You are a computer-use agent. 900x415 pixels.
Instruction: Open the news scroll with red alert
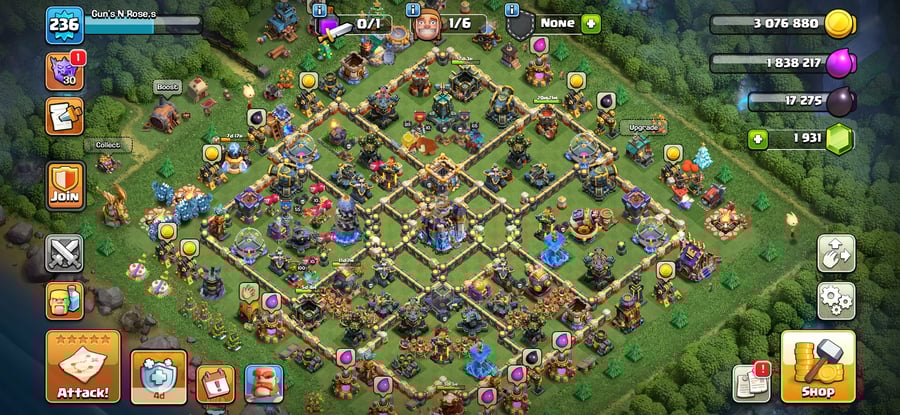click(x=752, y=380)
